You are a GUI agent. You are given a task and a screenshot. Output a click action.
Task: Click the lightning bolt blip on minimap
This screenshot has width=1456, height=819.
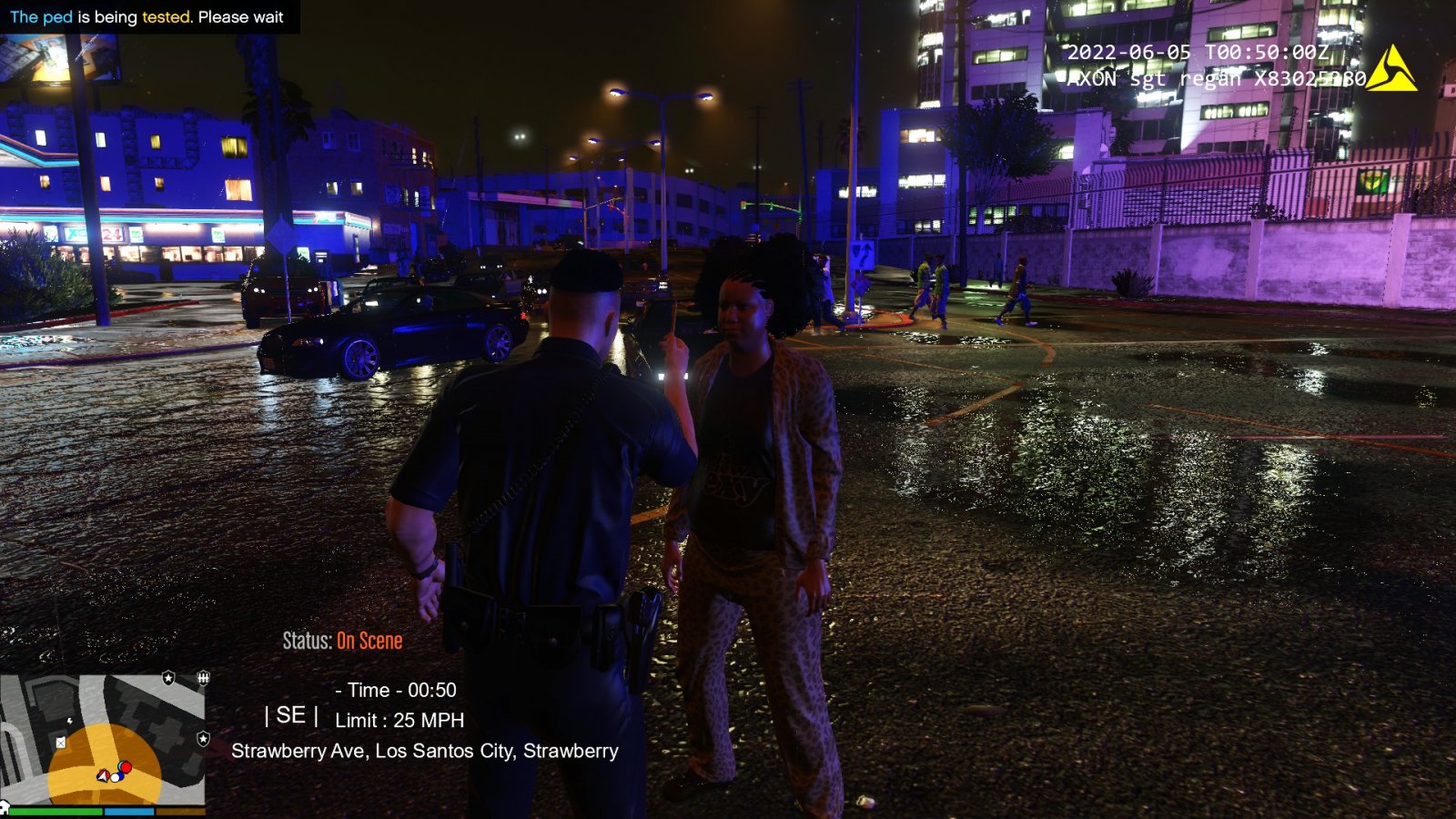70,722
